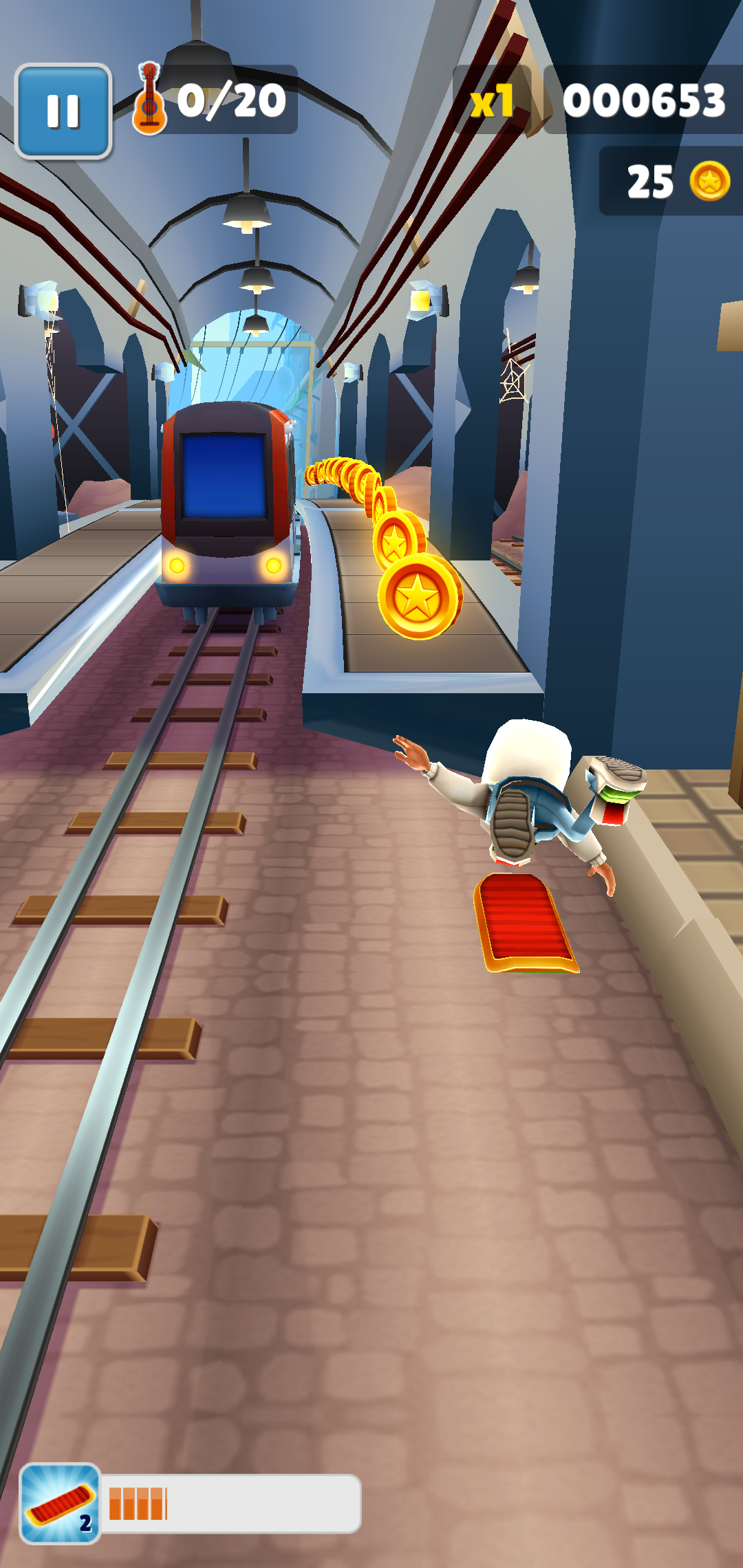Image resolution: width=743 pixels, height=1568 pixels.
Task: Pause the game with the blue button
Action: (x=63, y=111)
